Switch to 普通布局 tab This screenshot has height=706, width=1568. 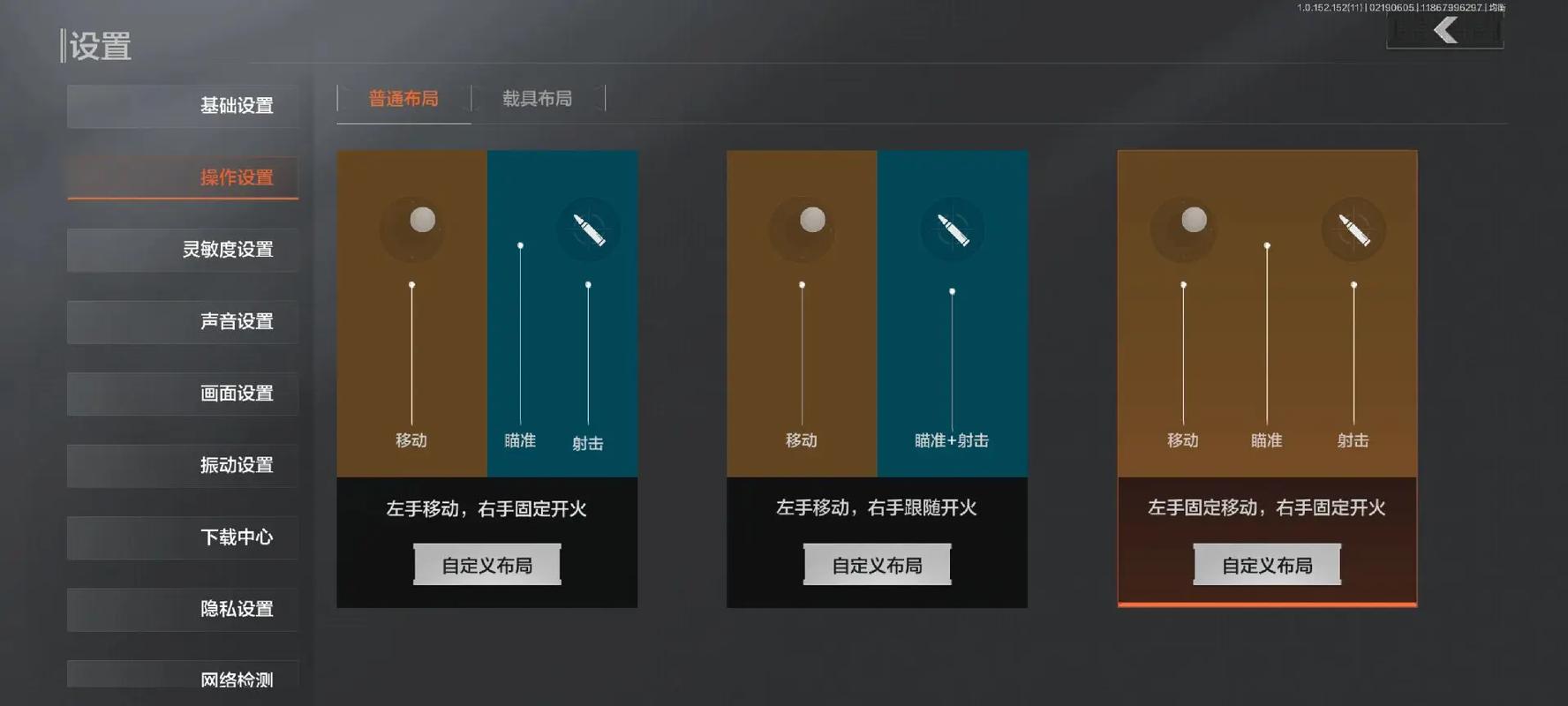click(403, 99)
